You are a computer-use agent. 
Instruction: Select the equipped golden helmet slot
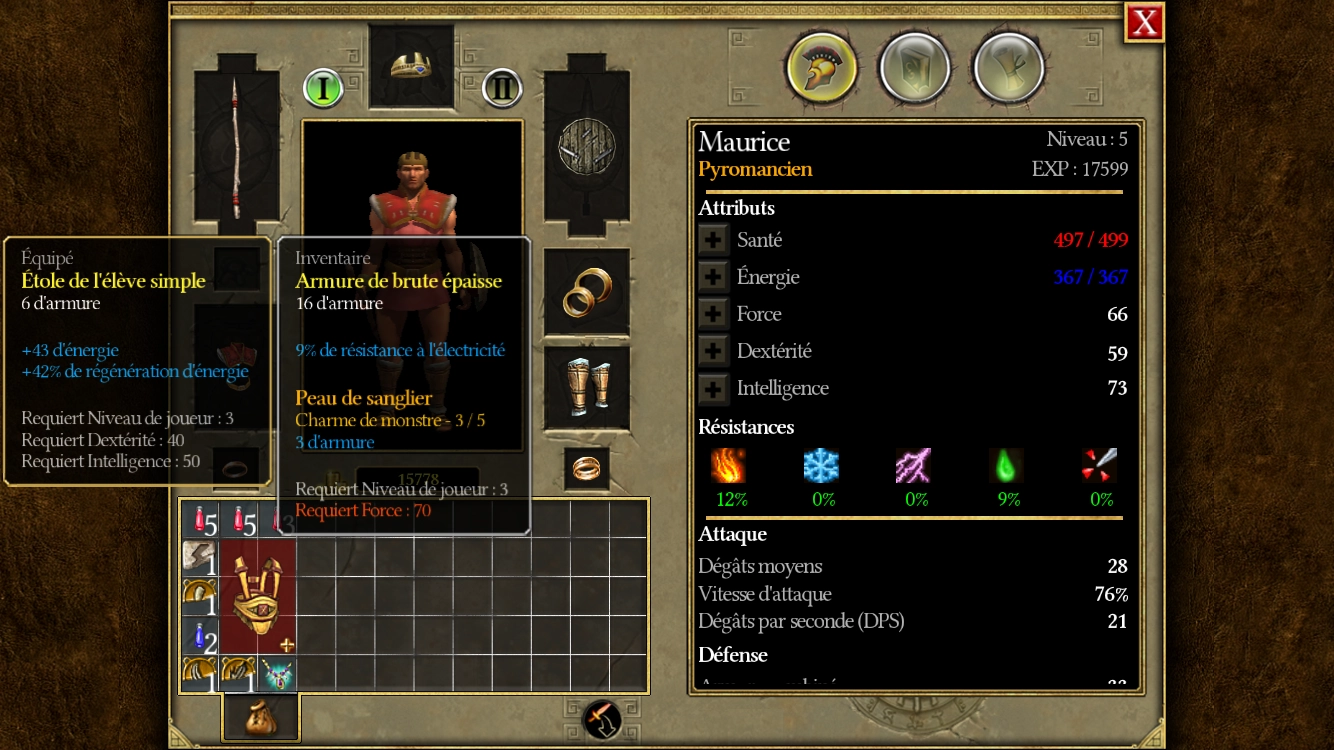(411, 66)
